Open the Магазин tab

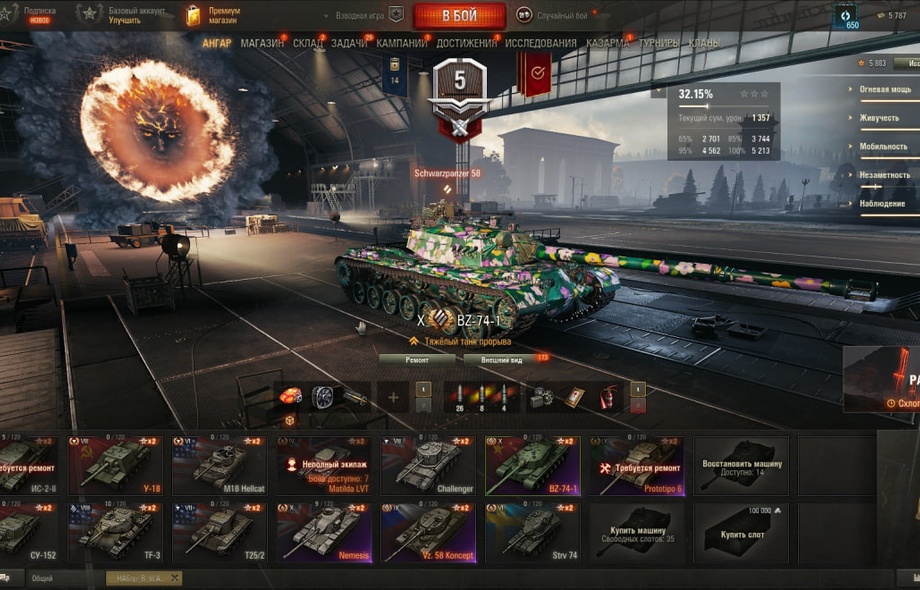tap(262, 43)
